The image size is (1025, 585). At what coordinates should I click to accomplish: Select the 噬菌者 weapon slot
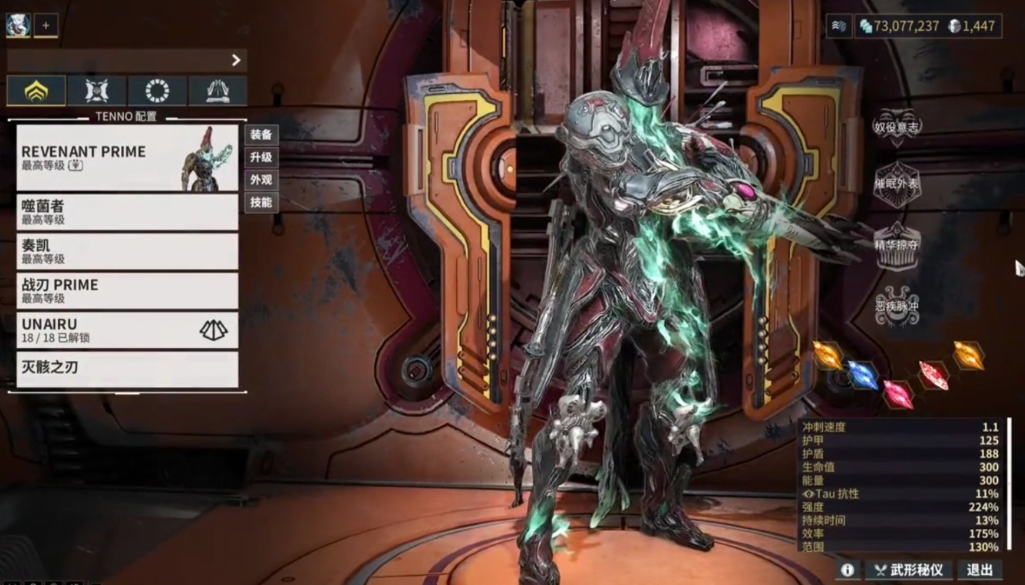tap(127, 211)
